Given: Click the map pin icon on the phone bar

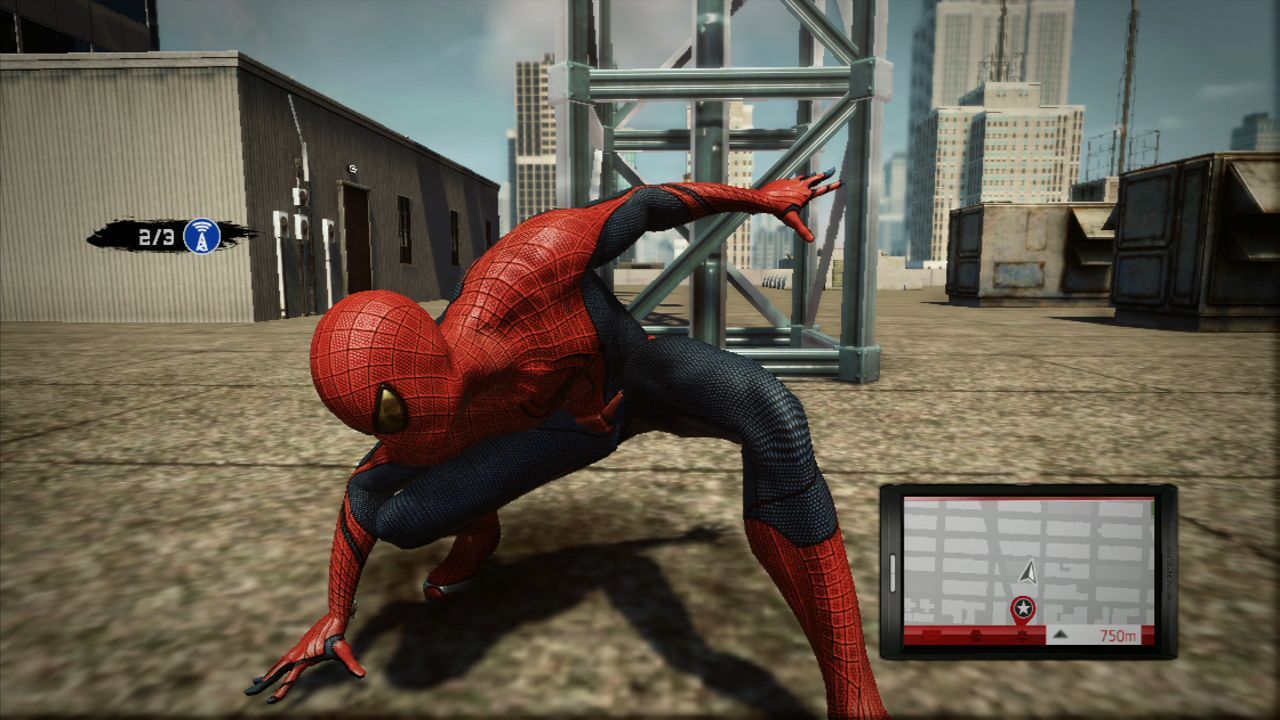Looking at the screenshot, I should (x=1022, y=636).
